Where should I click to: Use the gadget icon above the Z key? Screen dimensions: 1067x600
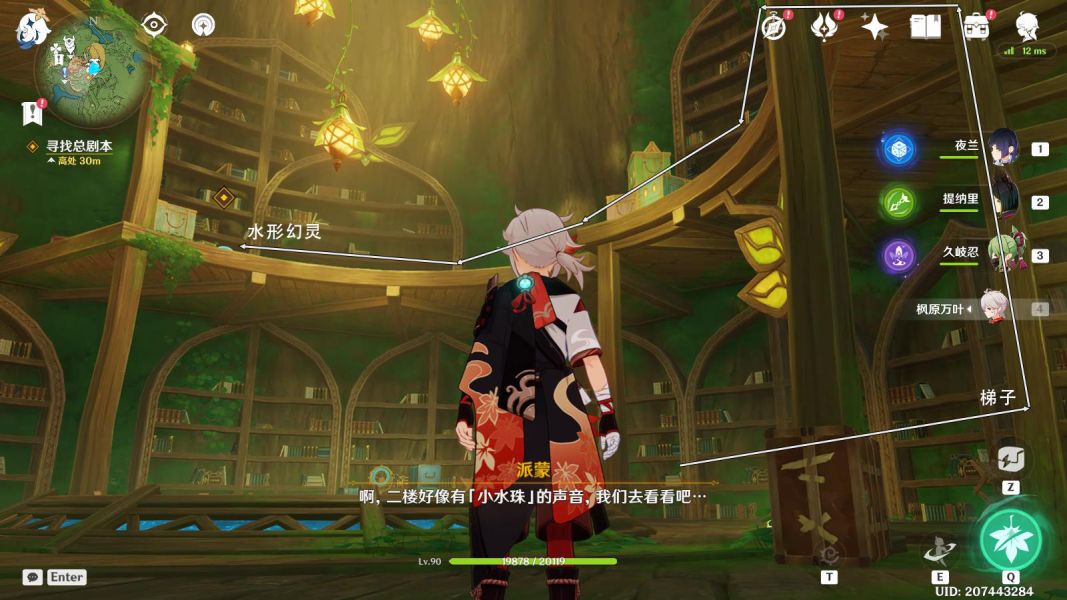pyautogui.click(x=1010, y=460)
